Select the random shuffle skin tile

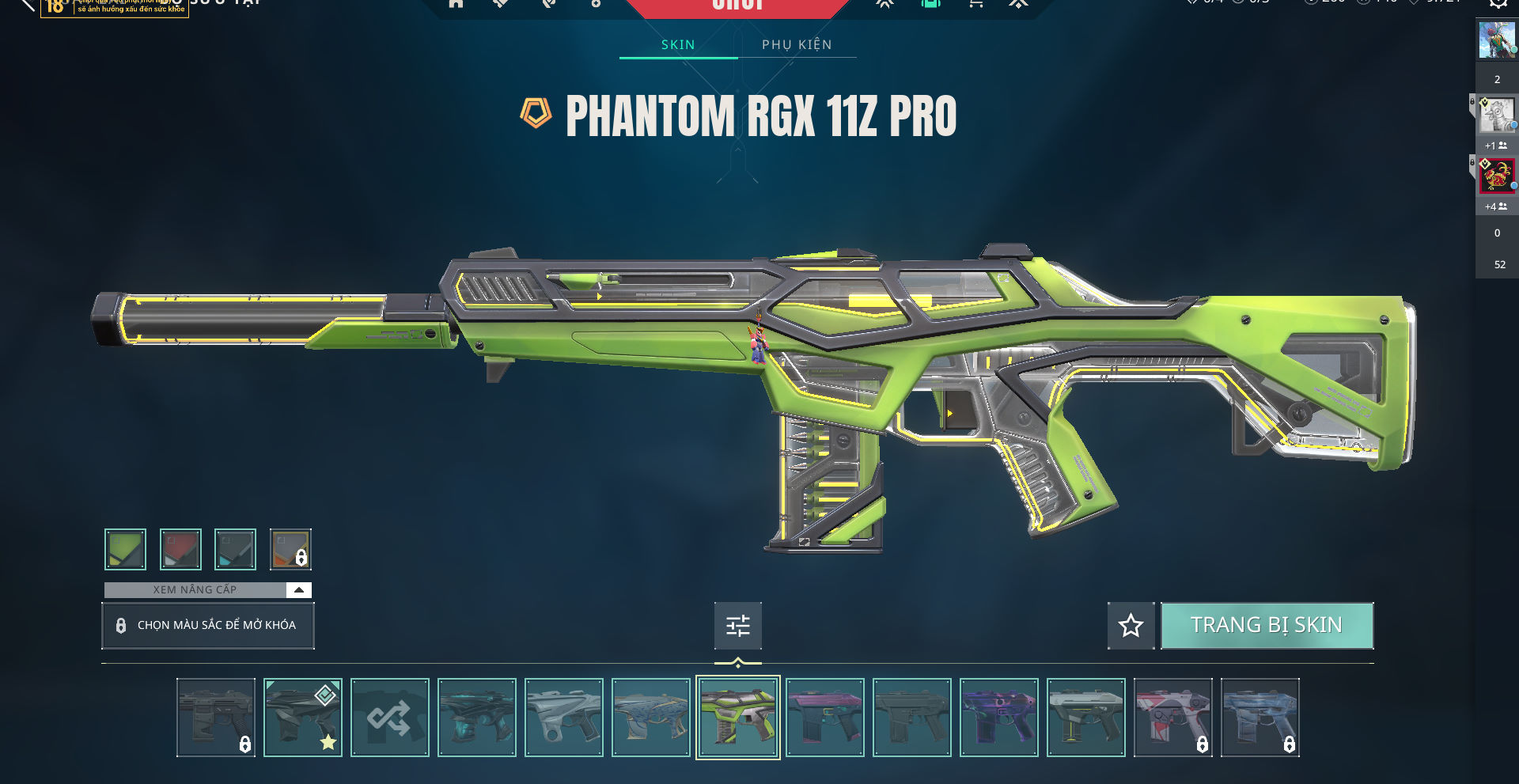click(x=389, y=718)
